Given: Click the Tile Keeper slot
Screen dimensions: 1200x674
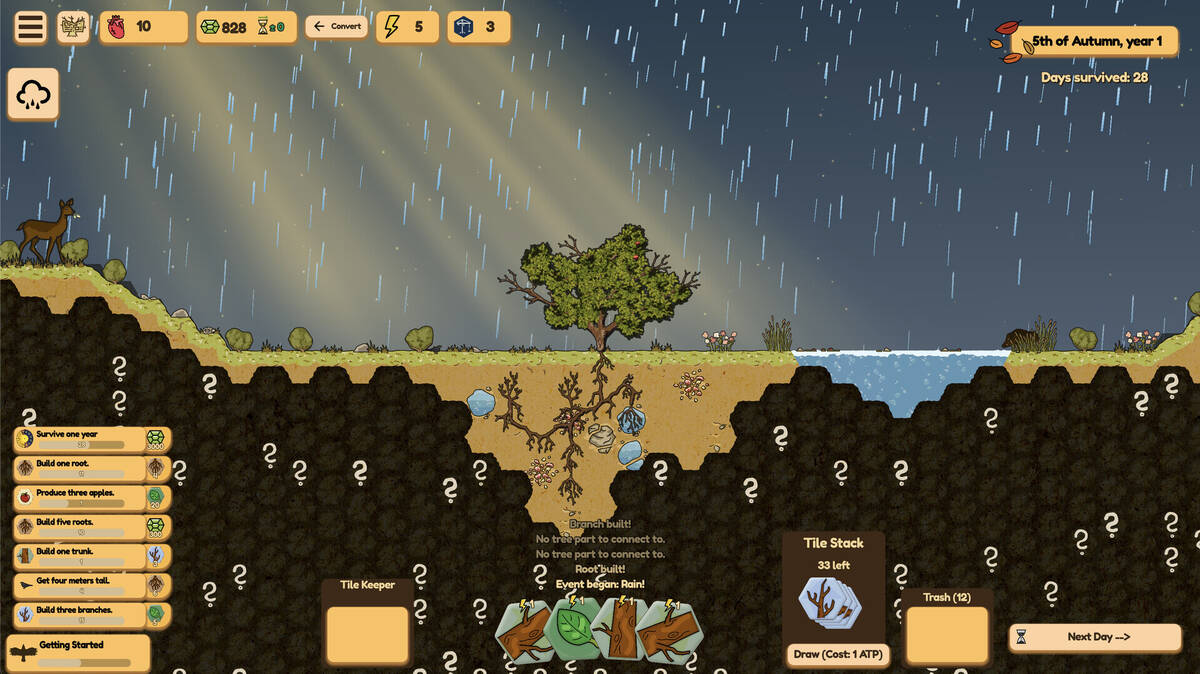Looking at the screenshot, I should tap(367, 634).
